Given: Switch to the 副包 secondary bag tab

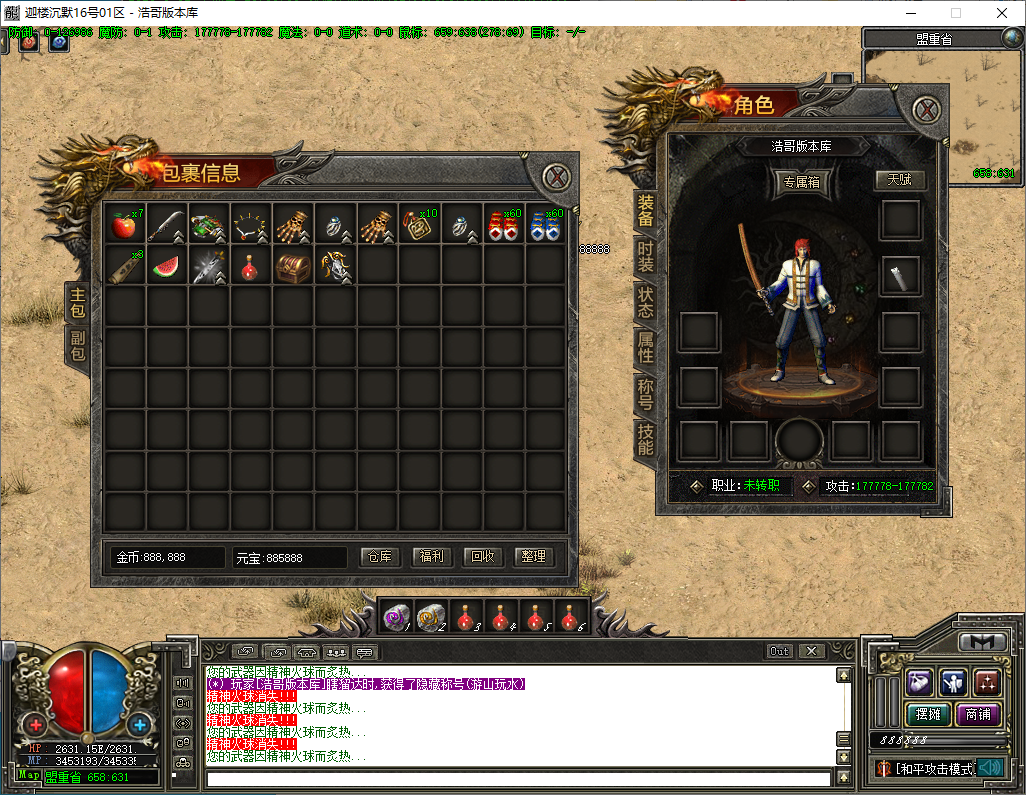Looking at the screenshot, I should tap(77, 345).
